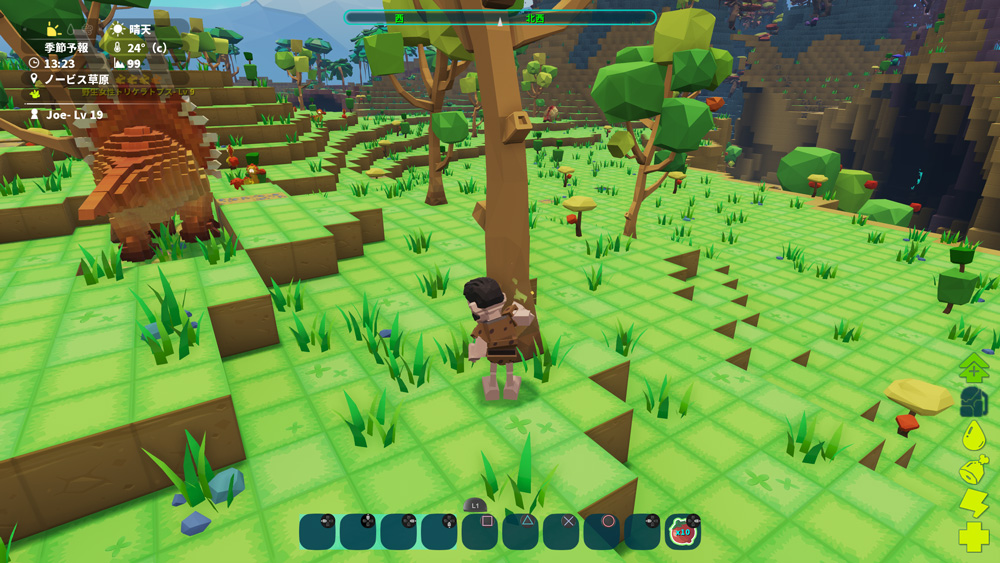Click the meat drumstick hunger icon
Viewport: 1000px width, 563px height.
(x=974, y=470)
